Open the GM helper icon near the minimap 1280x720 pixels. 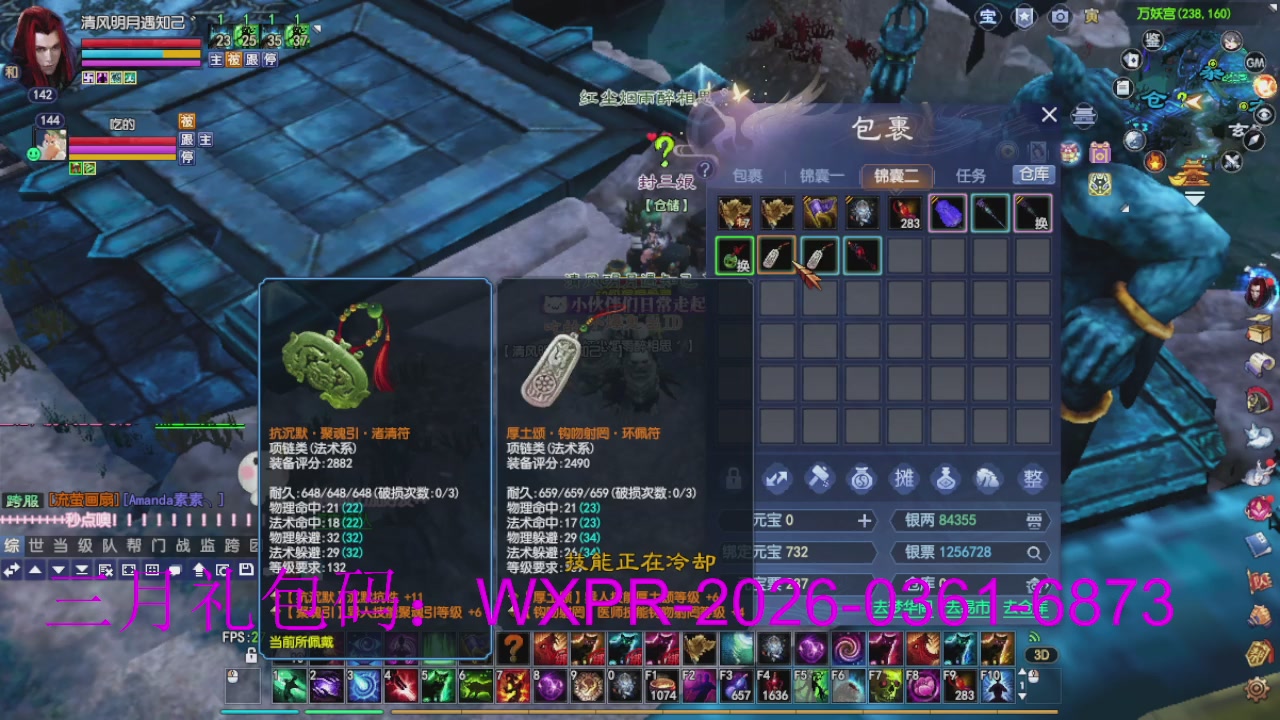click(x=1254, y=63)
